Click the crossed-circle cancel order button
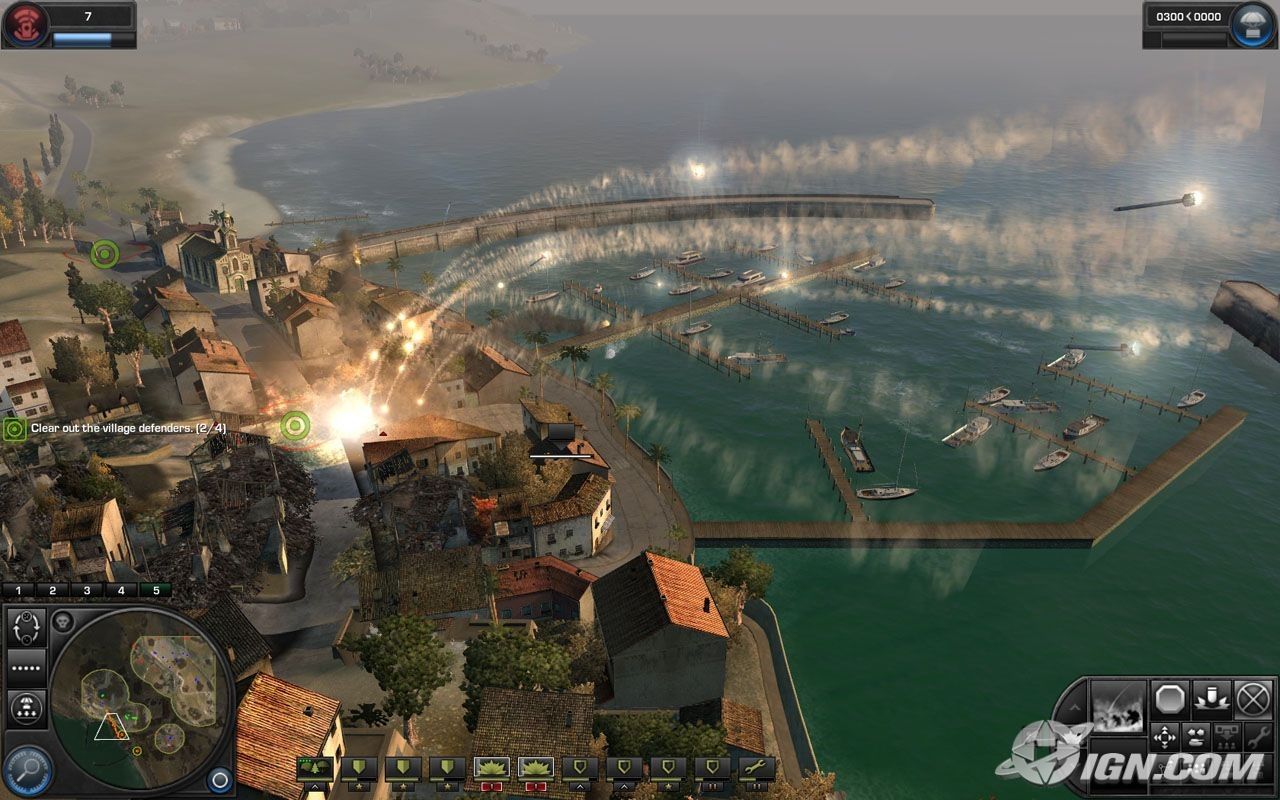The width and height of the screenshot is (1280, 800). coord(1253,698)
